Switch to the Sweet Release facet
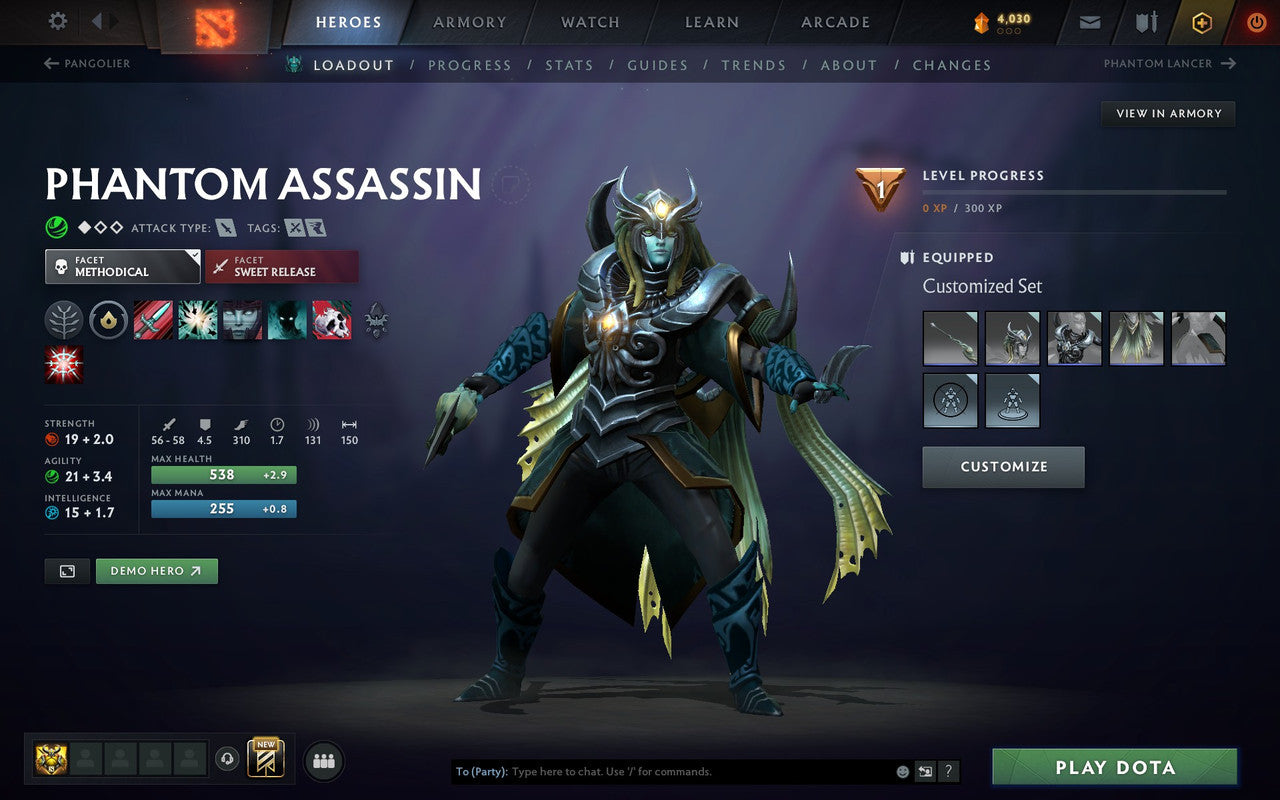The width and height of the screenshot is (1280, 800). click(282, 268)
